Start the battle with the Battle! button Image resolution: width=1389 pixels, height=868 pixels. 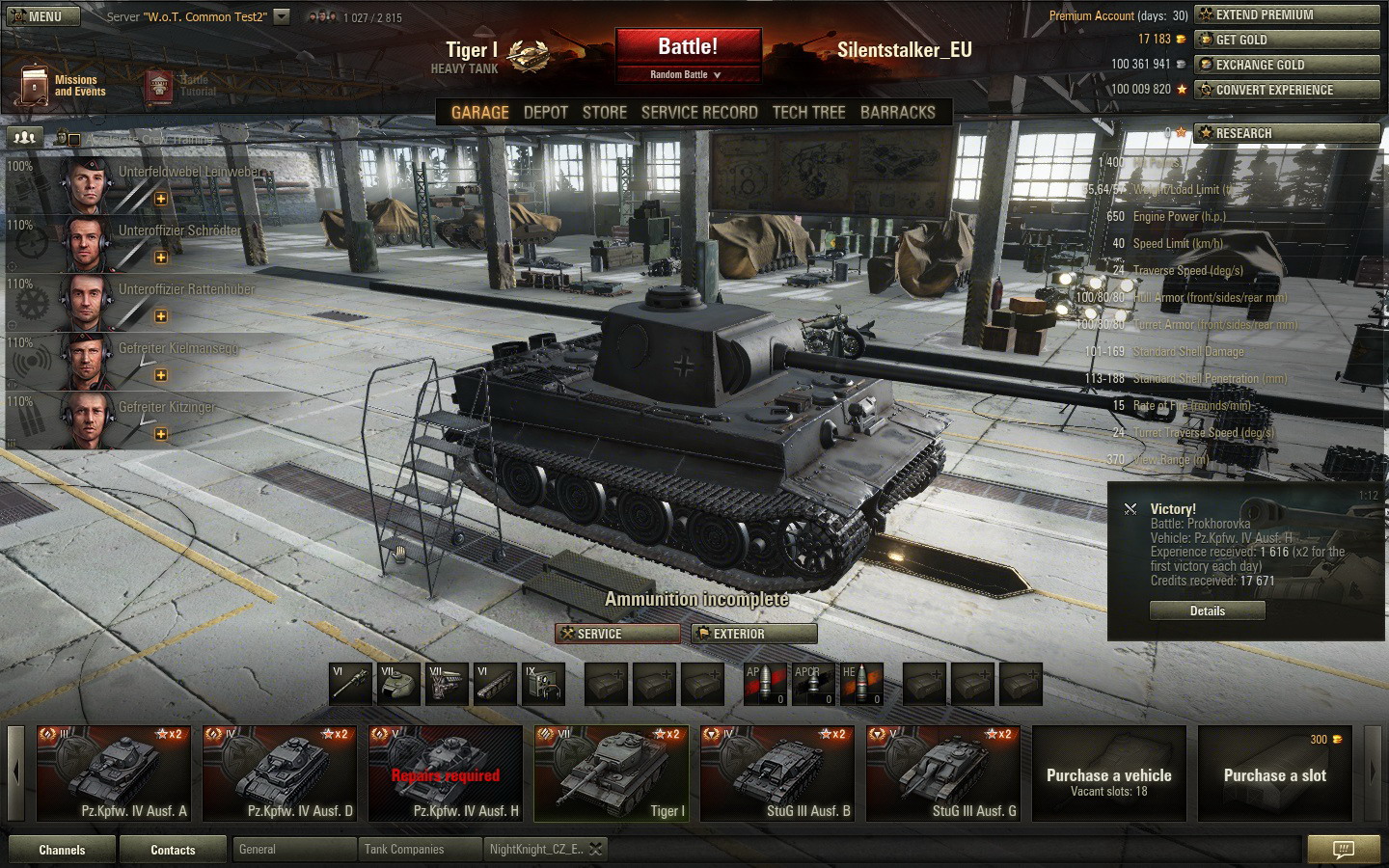(x=688, y=47)
